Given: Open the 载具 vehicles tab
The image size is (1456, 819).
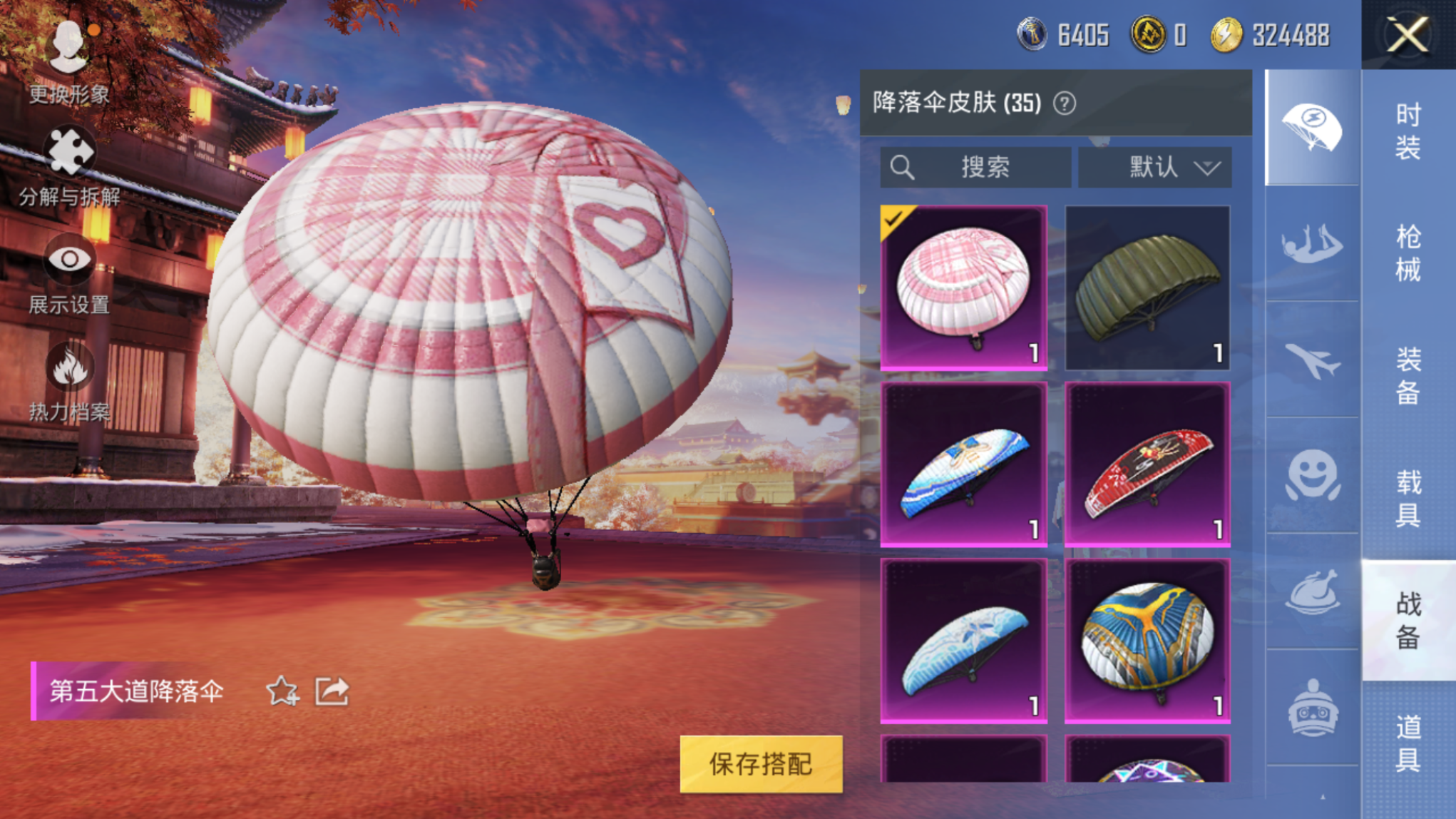Looking at the screenshot, I should (x=1408, y=498).
